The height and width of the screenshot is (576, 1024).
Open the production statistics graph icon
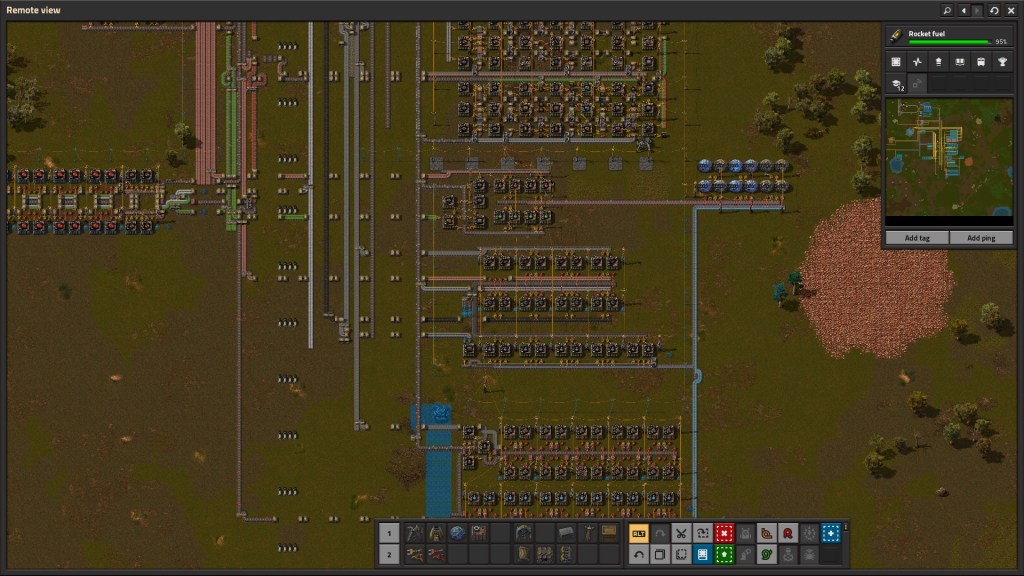tap(917, 62)
